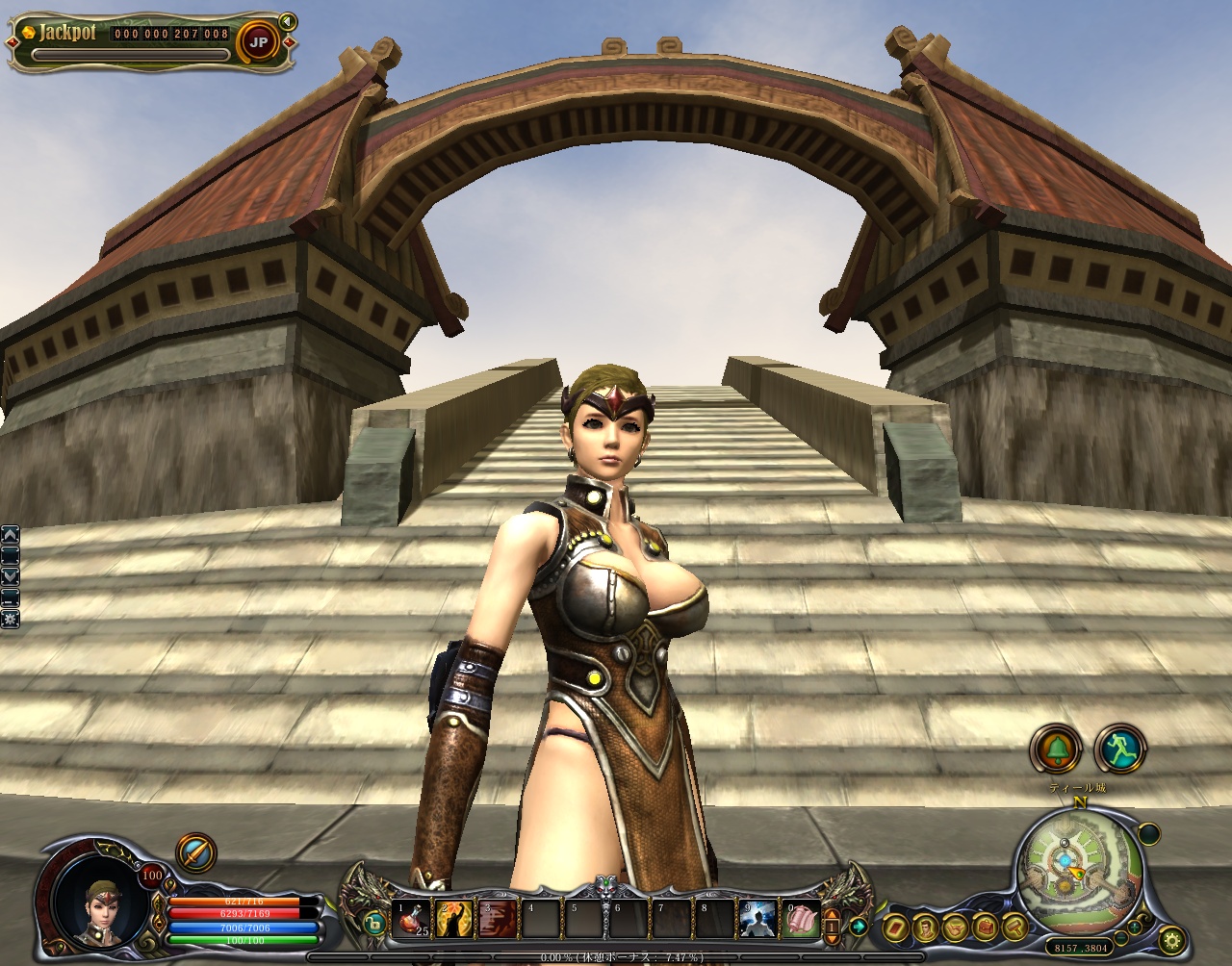Toggle the hotbar lock icon
The image size is (1232, 966).
pos(373,925)
